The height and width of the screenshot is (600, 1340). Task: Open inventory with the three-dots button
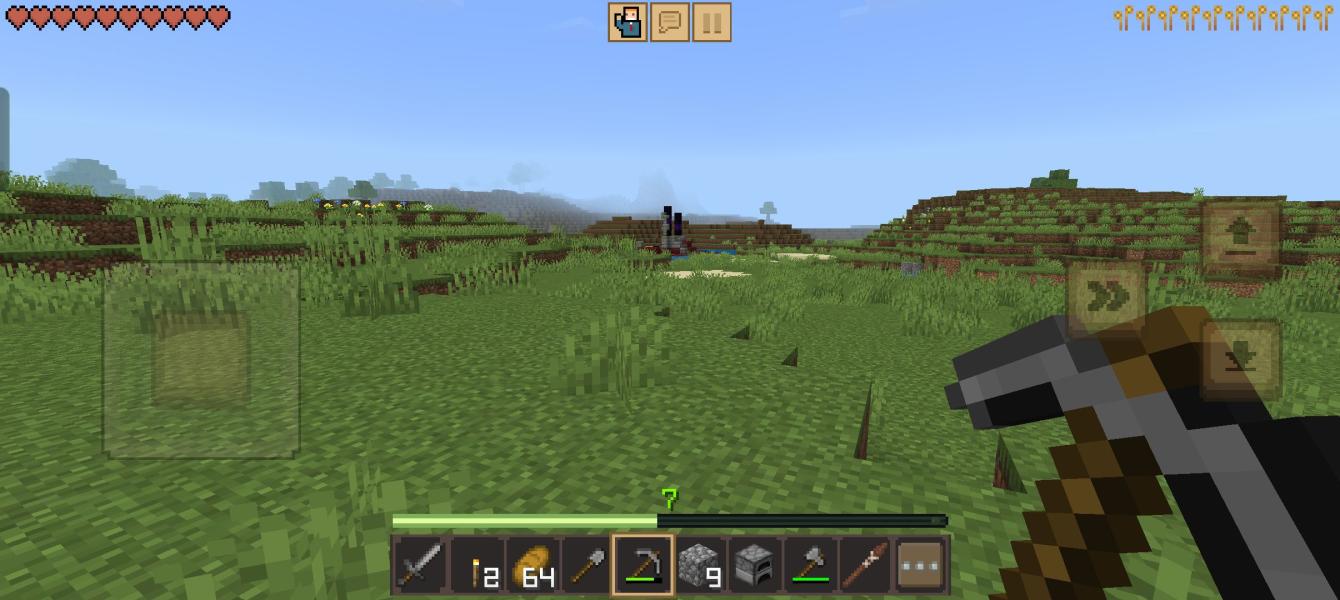click(x=921, y=566)
